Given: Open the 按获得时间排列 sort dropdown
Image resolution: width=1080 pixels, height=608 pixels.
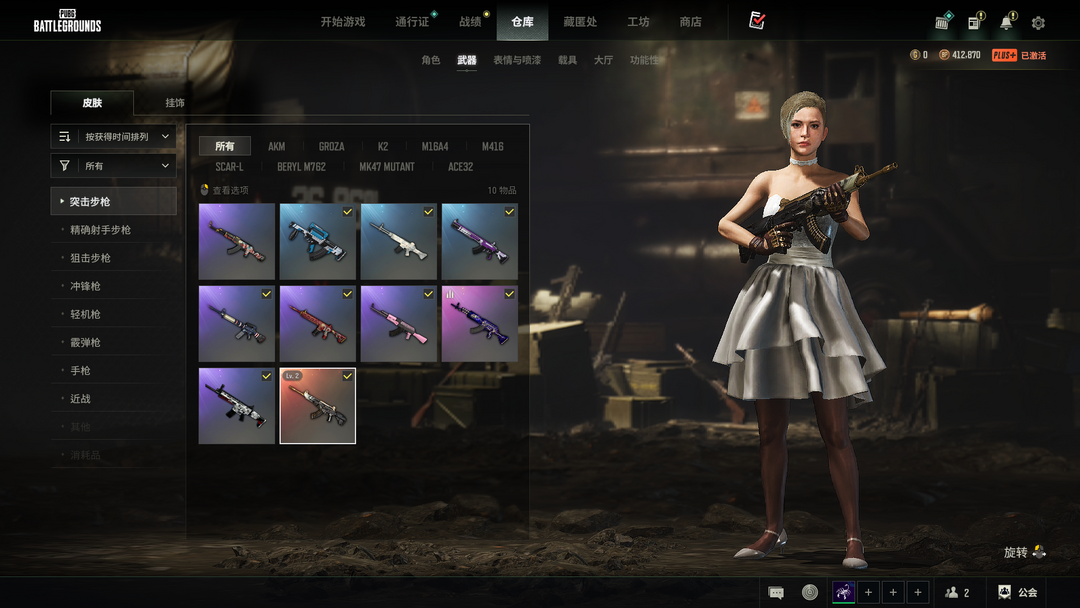Looking at the screenshot, I should 114,136.
